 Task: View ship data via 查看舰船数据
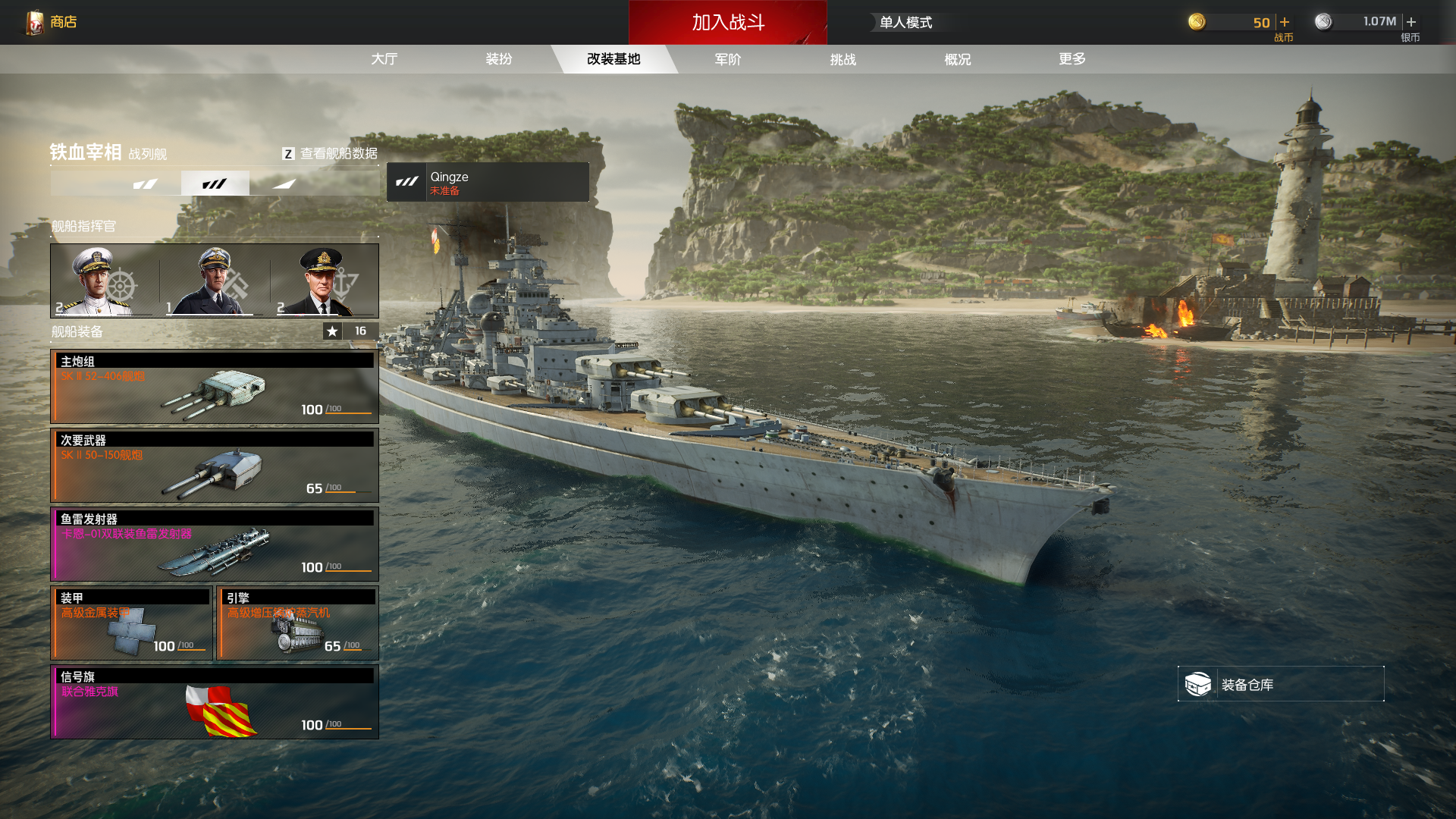click(330, 153)
